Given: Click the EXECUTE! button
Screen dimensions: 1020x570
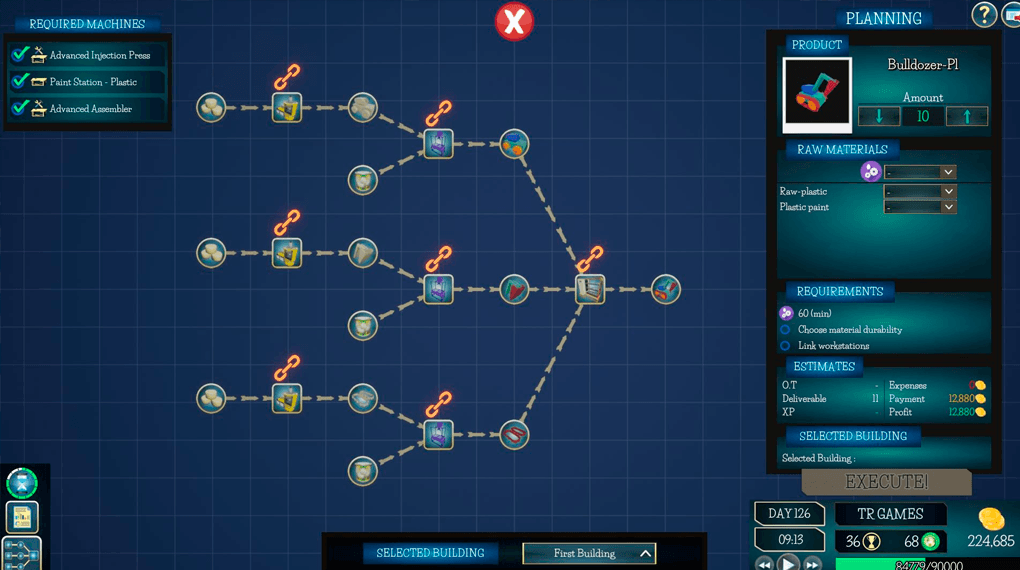Looking at the screenshot, I should (x=886, y=482).
